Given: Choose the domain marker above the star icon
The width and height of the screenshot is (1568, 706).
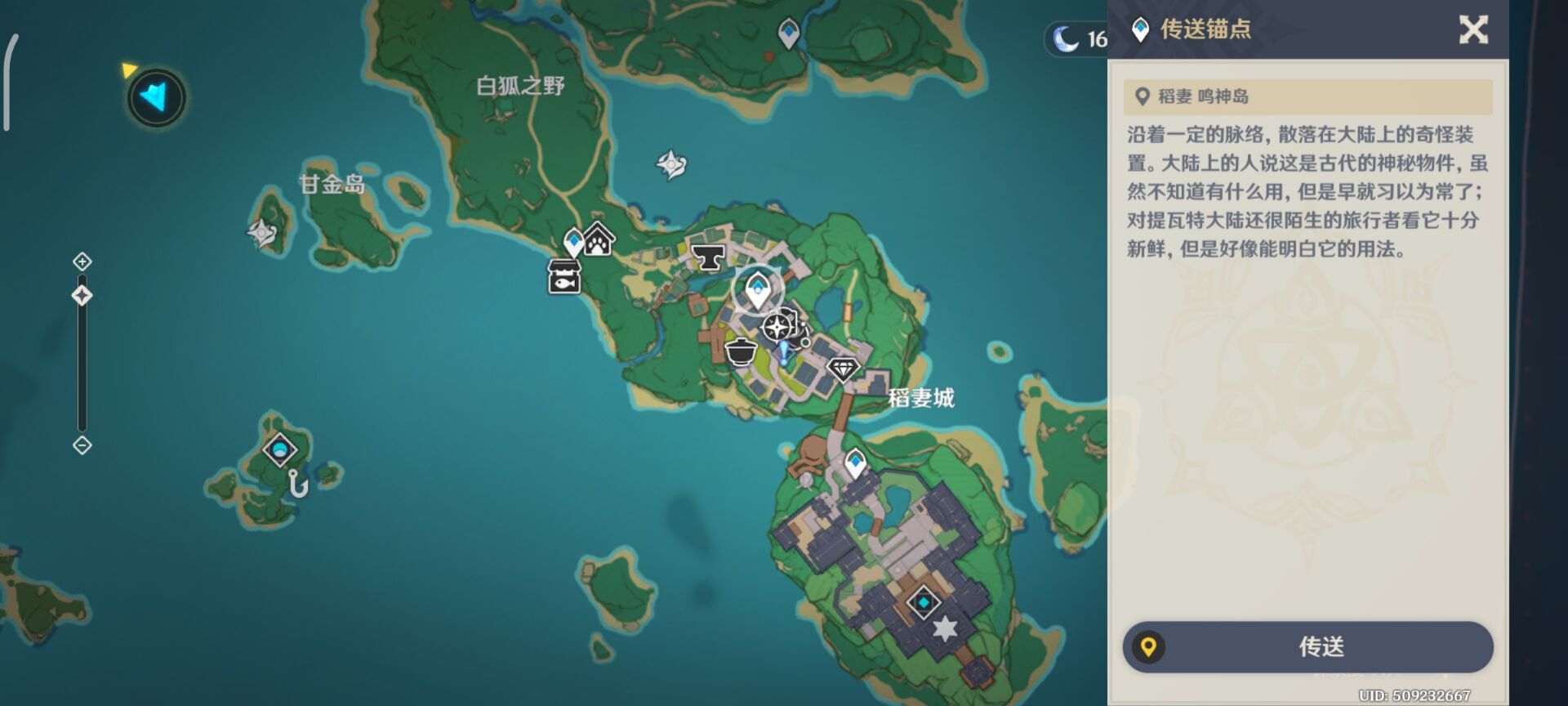Looking at the screenshot, I should tap(924, 603).
